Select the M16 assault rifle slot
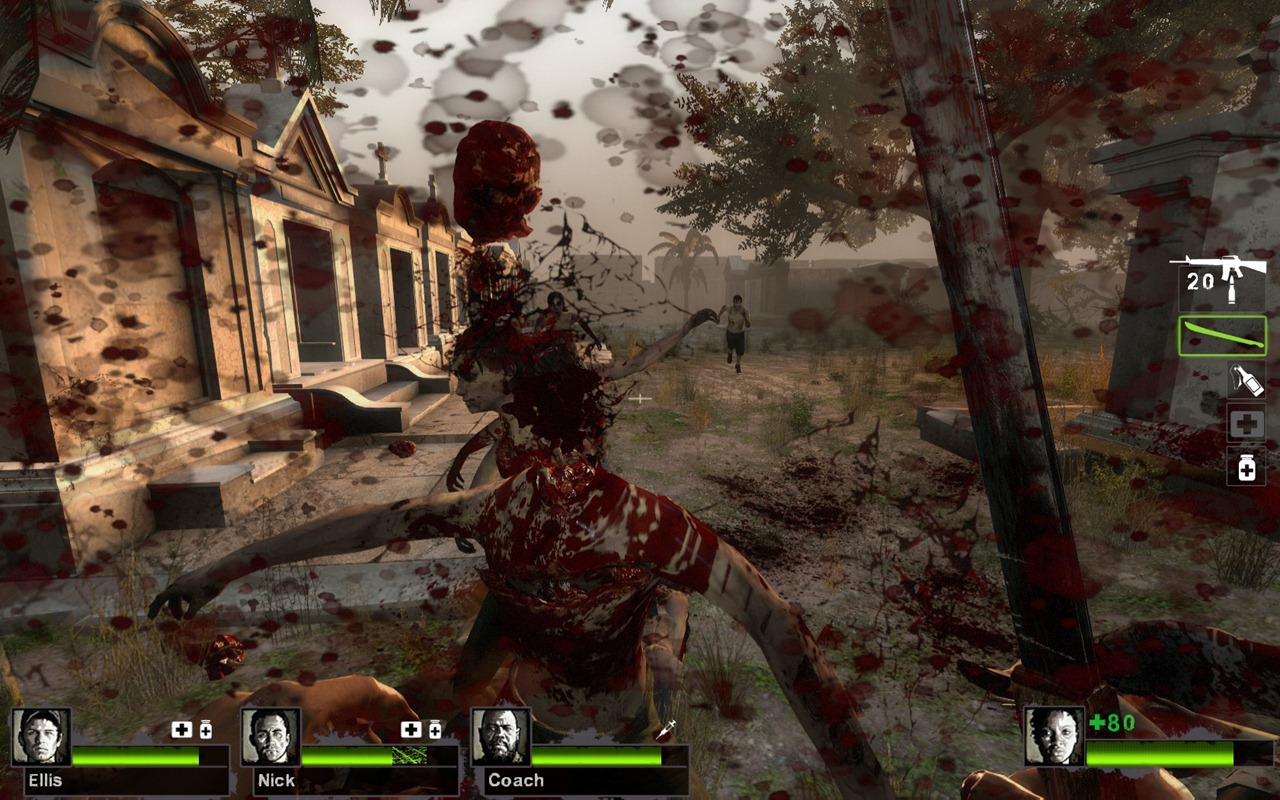 pos(1222,280)
